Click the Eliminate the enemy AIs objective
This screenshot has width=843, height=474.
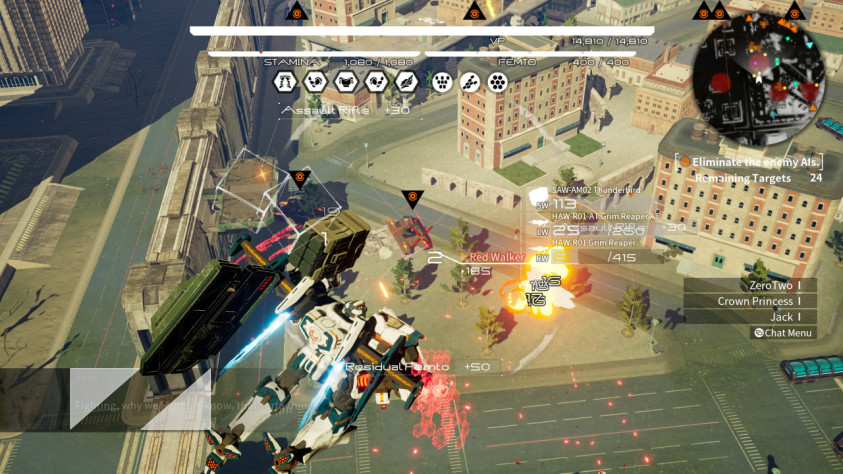pyautogui.click(x=750, y=161)
